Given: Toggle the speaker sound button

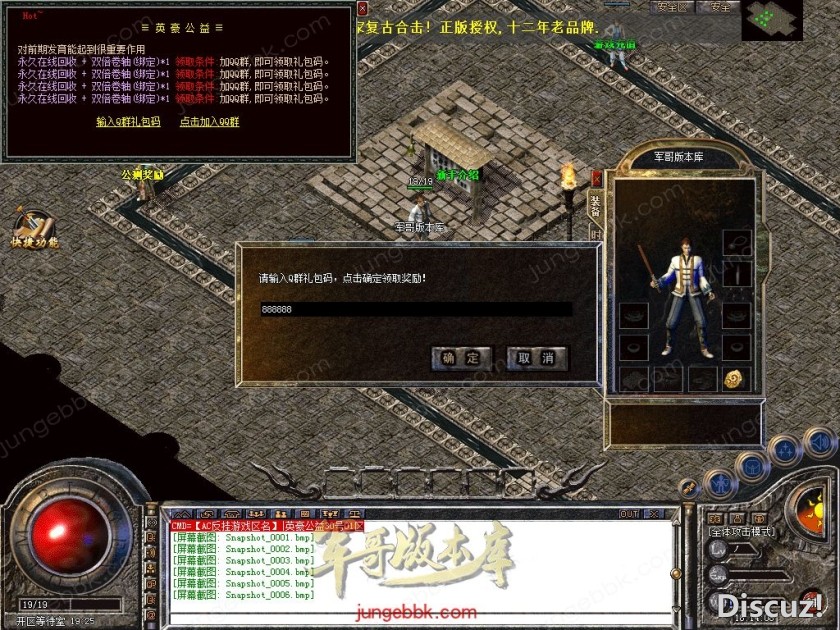Looking at the screenshot, I should pyautogui.click(x=818, y=441).
